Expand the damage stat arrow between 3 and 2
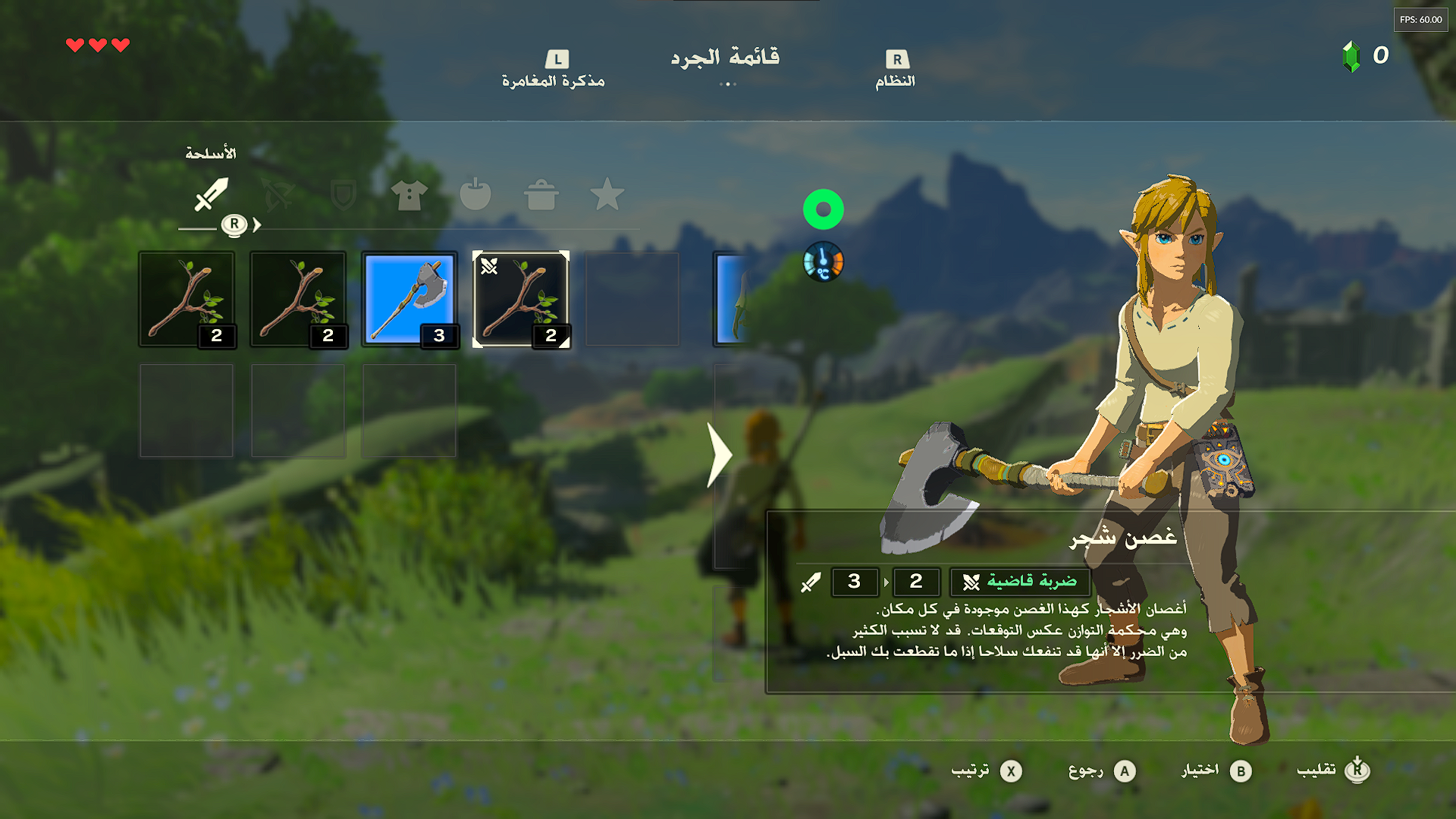 (887, 582)
